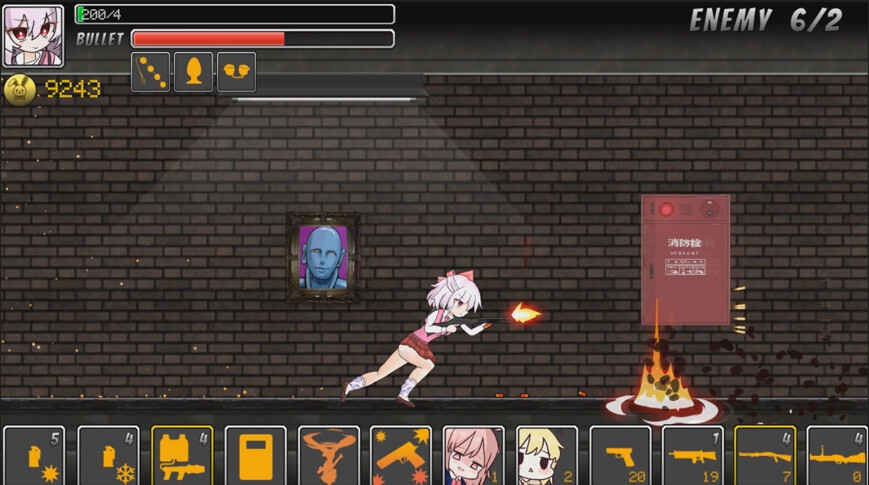Screen dimensions: 869x485
Task: Choose the flamethrower backpack slot
Action: point(182,457)
